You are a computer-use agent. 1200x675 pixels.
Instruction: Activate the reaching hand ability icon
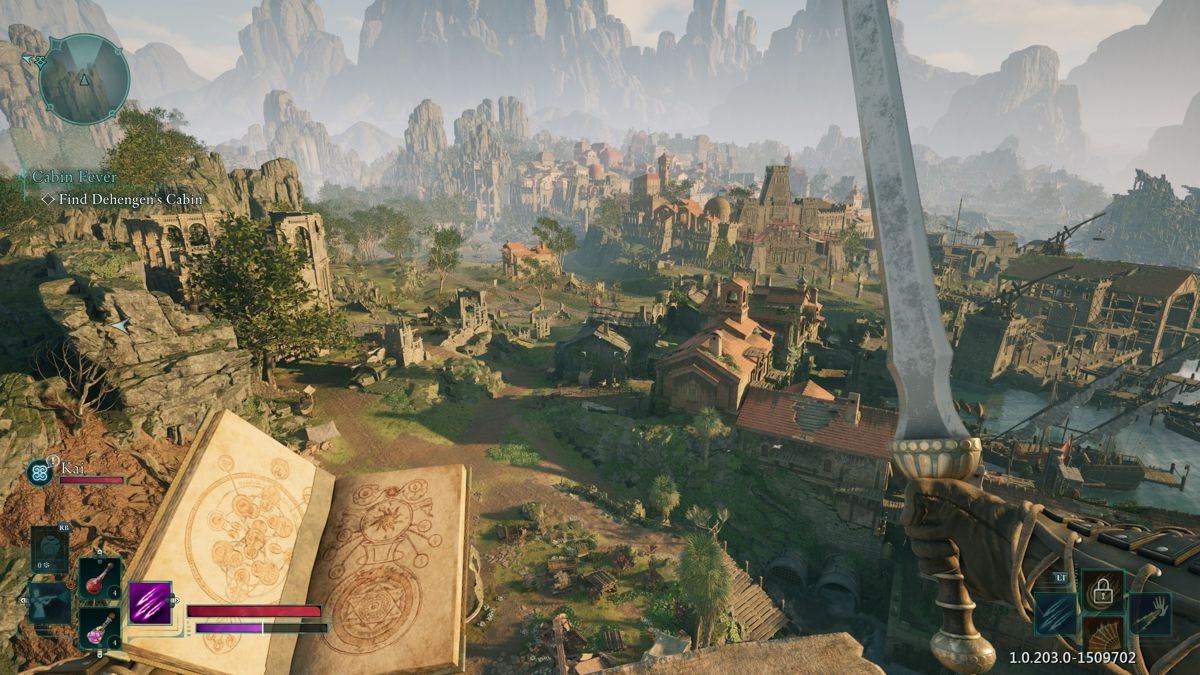click(x=1149, y=614)
